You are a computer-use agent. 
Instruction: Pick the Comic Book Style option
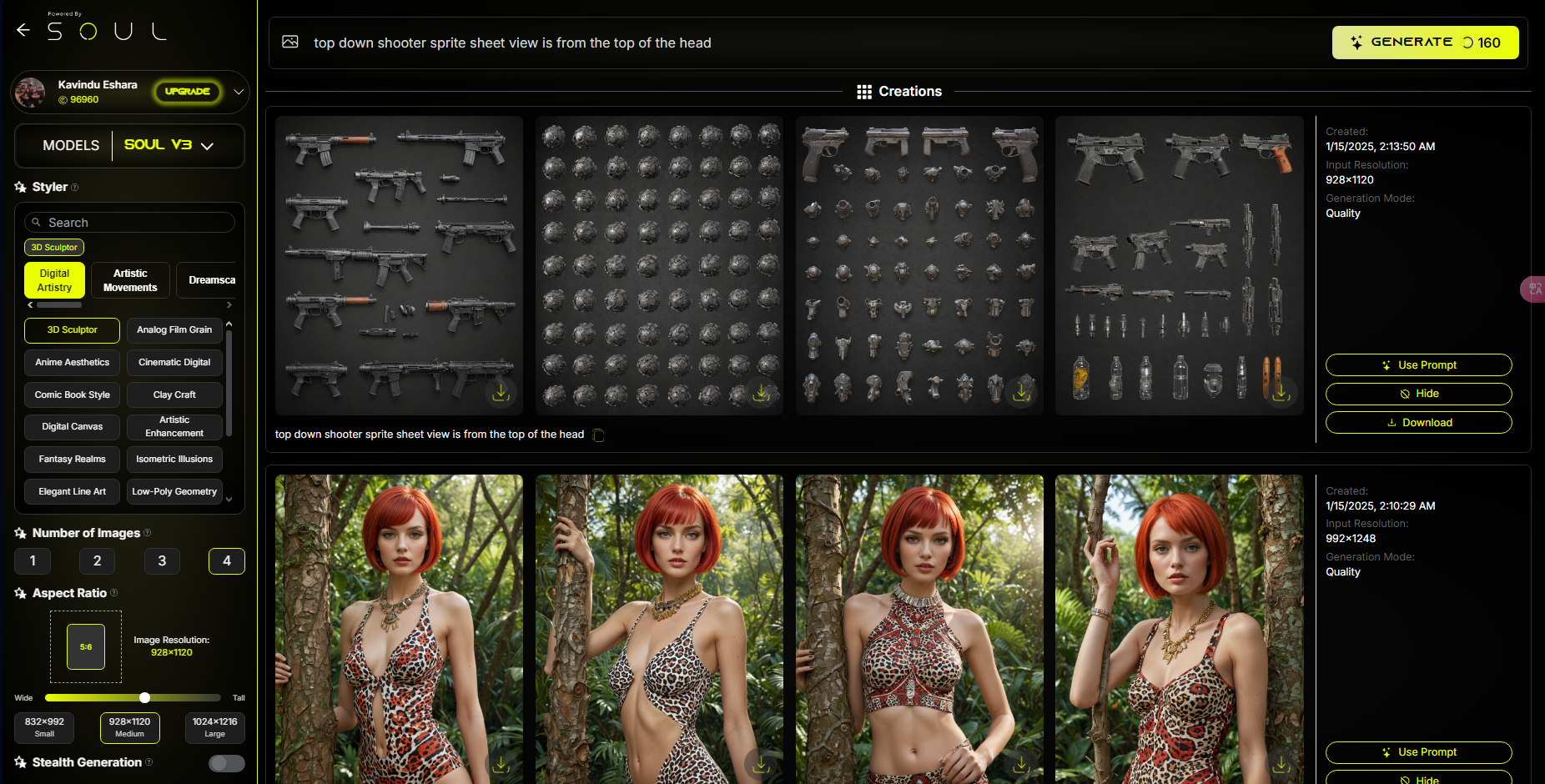click(x=73, y=395)
